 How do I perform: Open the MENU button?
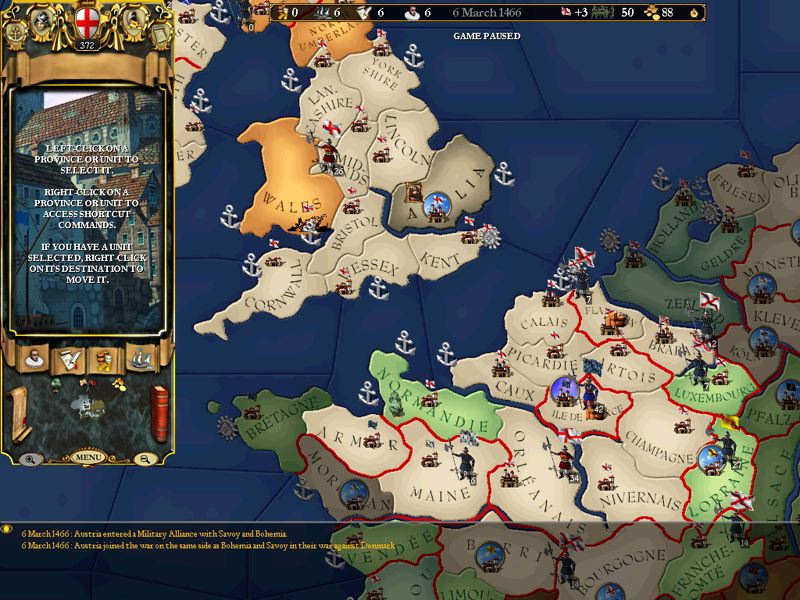(87, 458)
